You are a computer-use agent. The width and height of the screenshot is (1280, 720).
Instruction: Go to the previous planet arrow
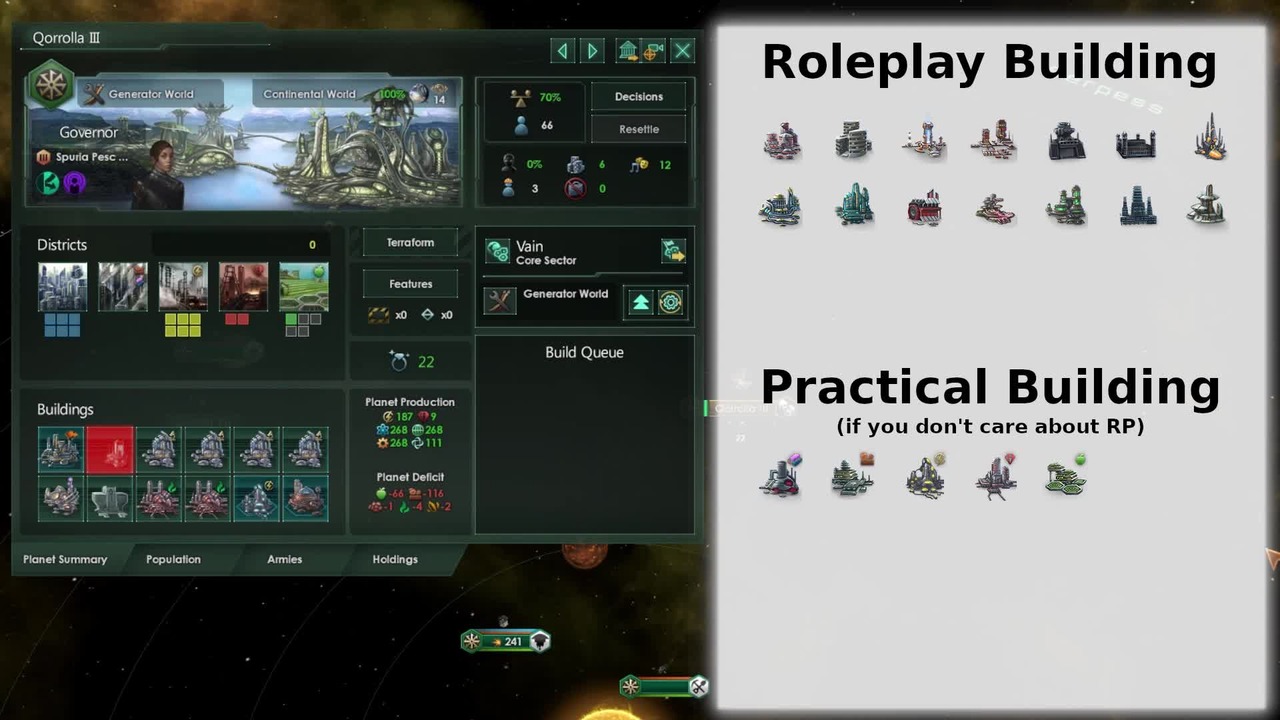click(563, 50)
